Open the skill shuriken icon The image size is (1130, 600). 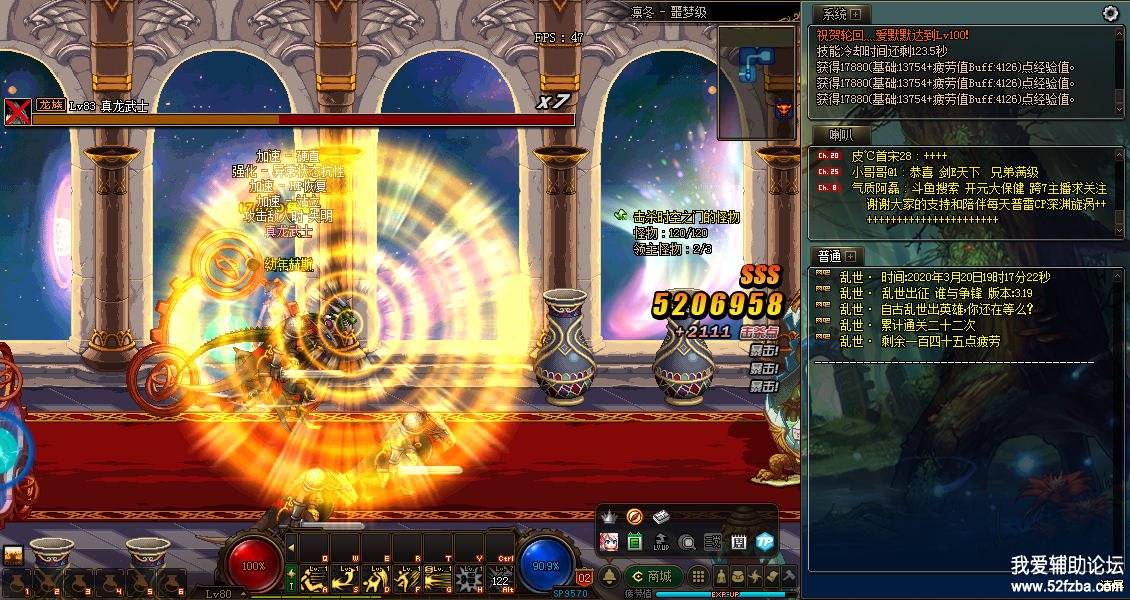(754, 577)
